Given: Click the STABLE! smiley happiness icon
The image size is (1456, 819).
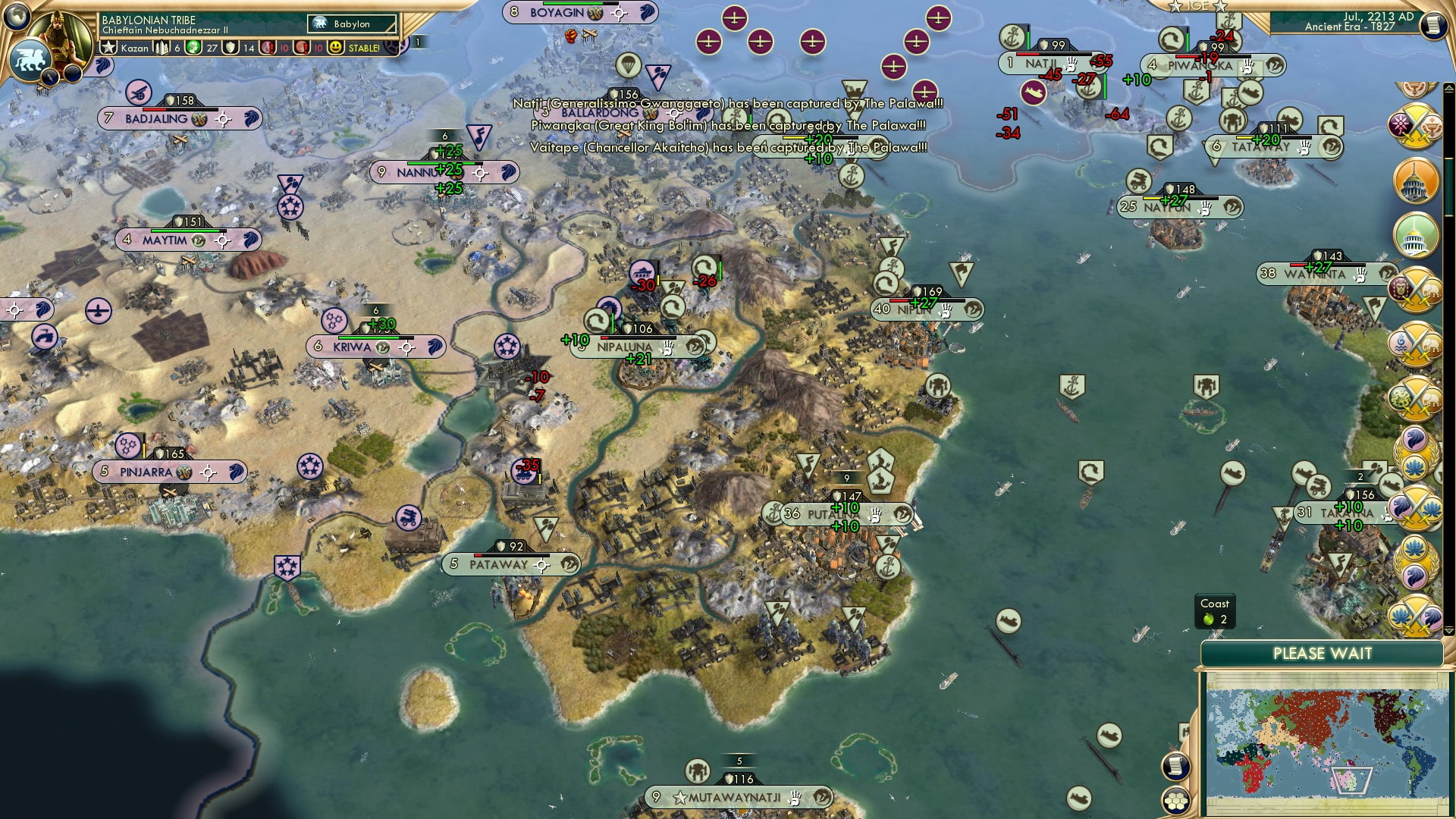Looking at the screenshot, I should click(x=335, y=49).
